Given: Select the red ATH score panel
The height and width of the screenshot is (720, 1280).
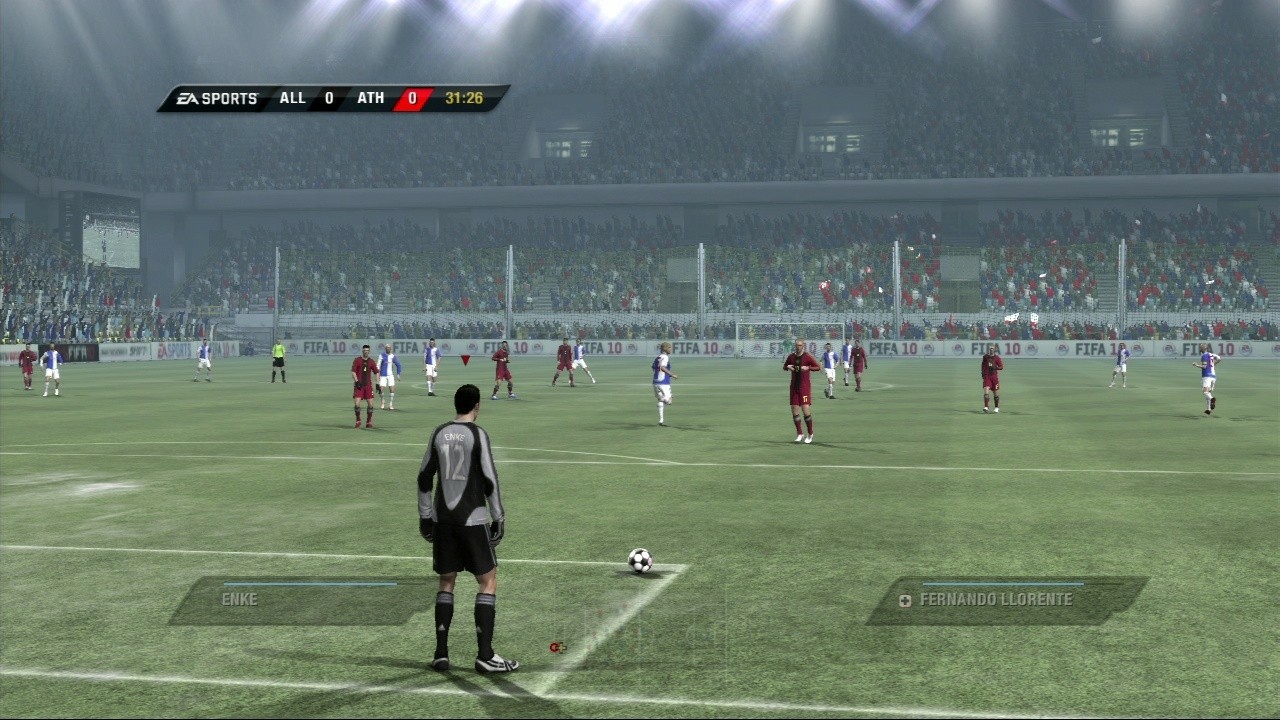Looking at the screenshot, I should click(412, 97).
